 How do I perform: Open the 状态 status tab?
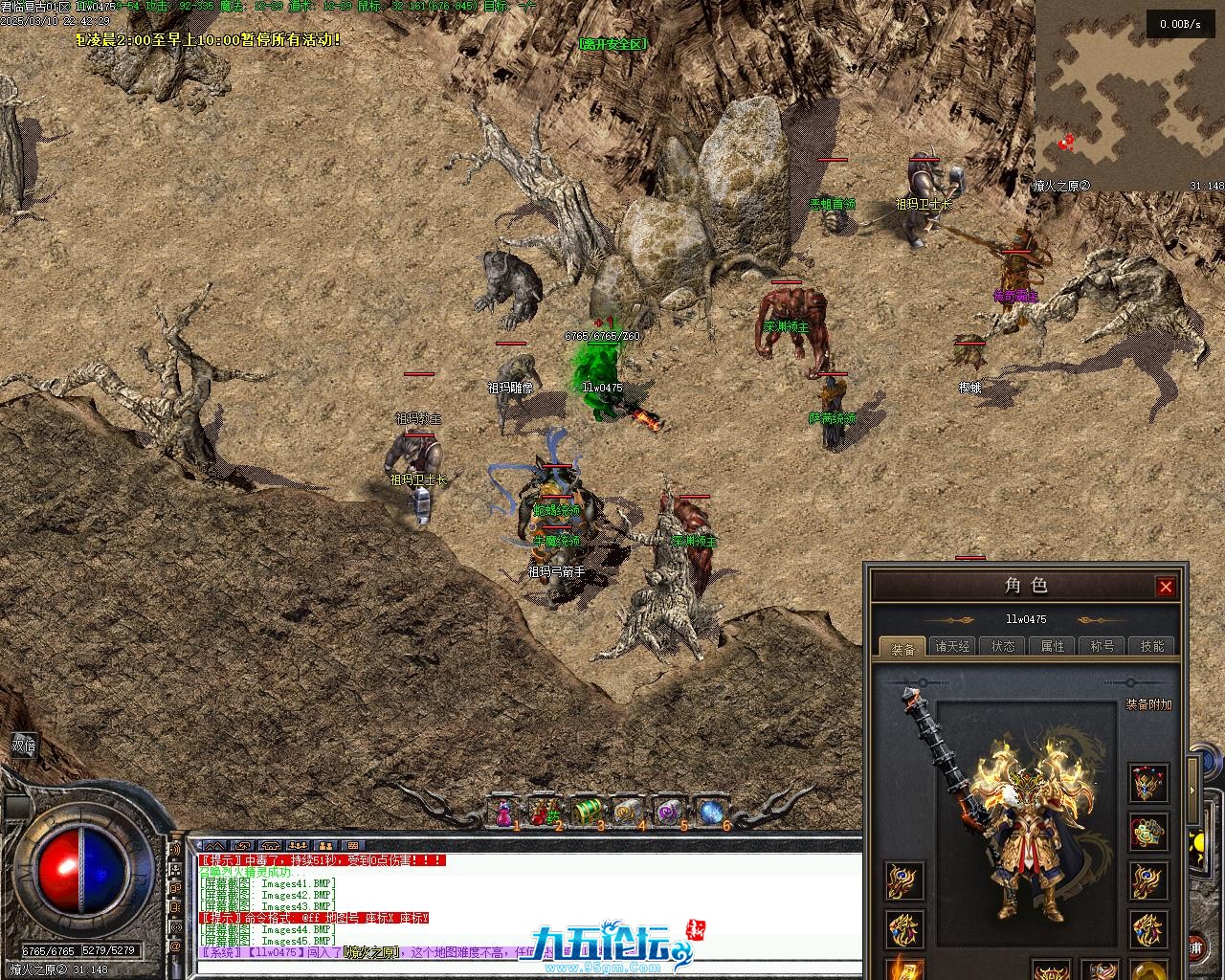click(1003, 647)
